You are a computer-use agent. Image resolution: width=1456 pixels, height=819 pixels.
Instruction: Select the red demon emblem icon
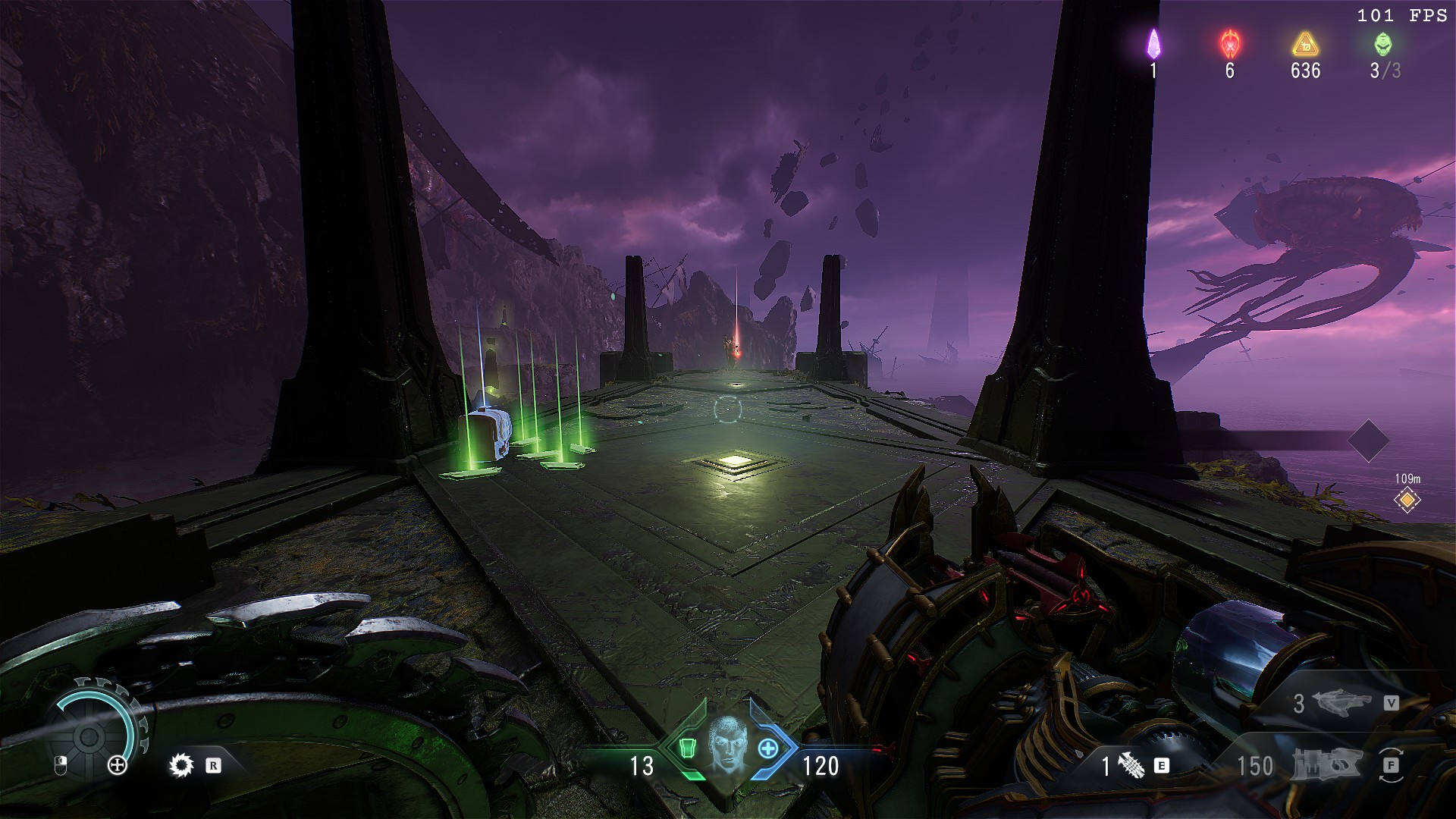point(1229,44)
